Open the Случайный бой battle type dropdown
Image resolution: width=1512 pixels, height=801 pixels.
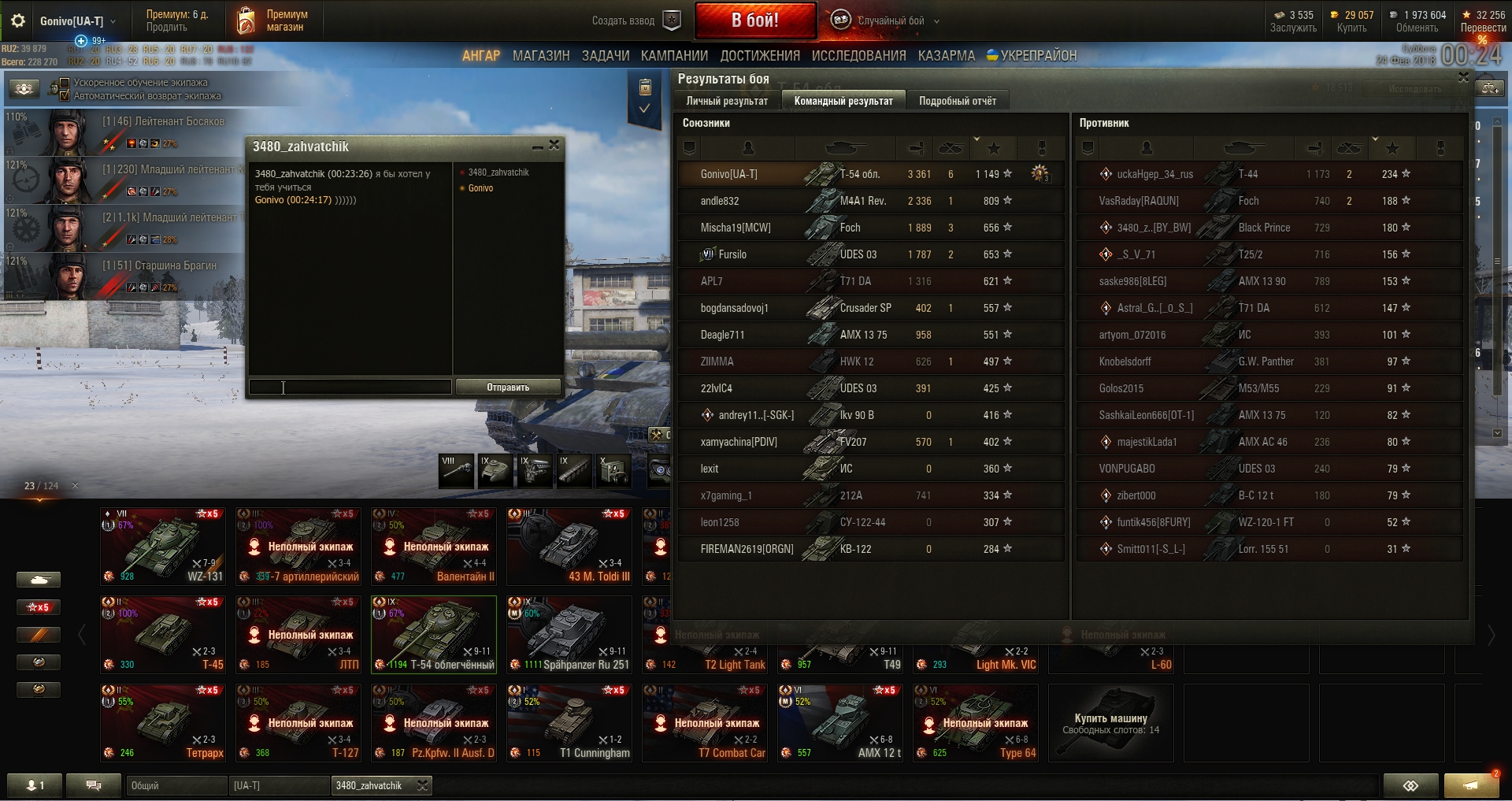pos(891,21)
